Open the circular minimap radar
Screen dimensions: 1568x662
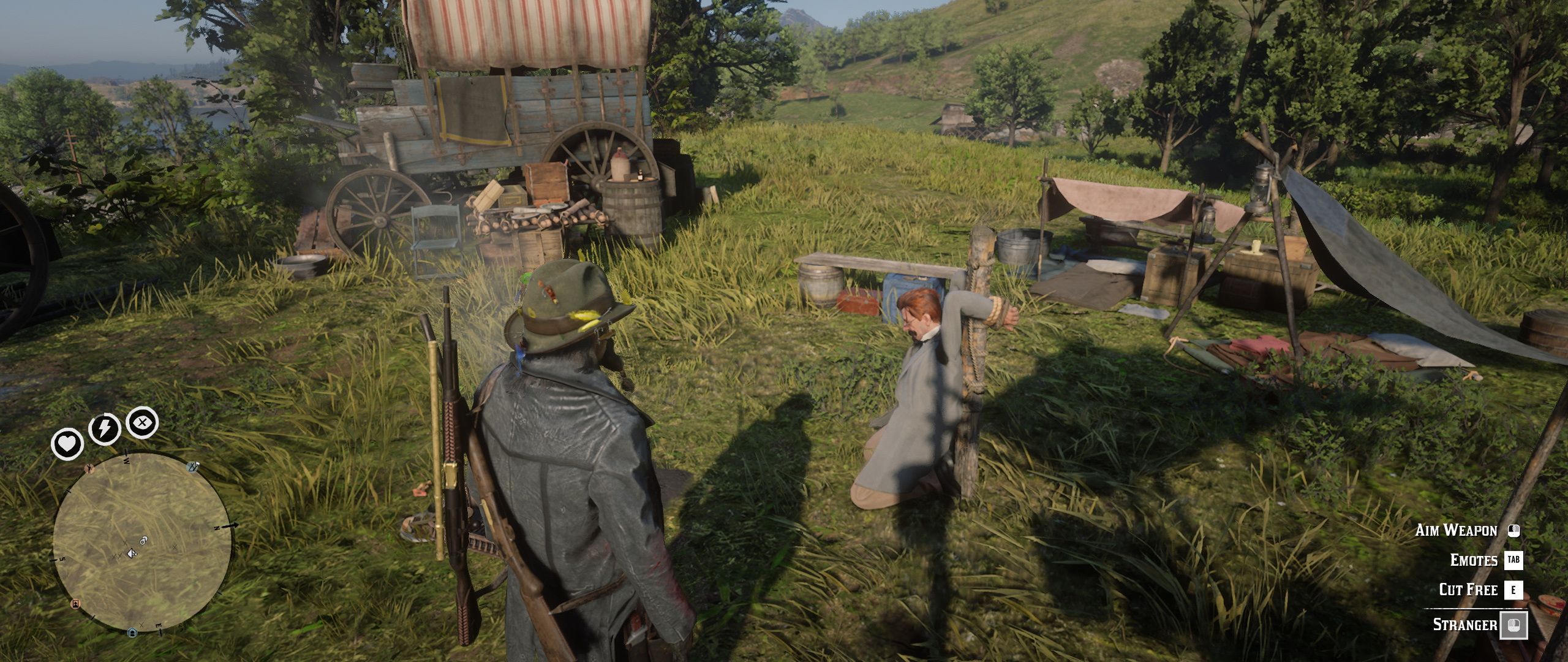coord(142,543)
